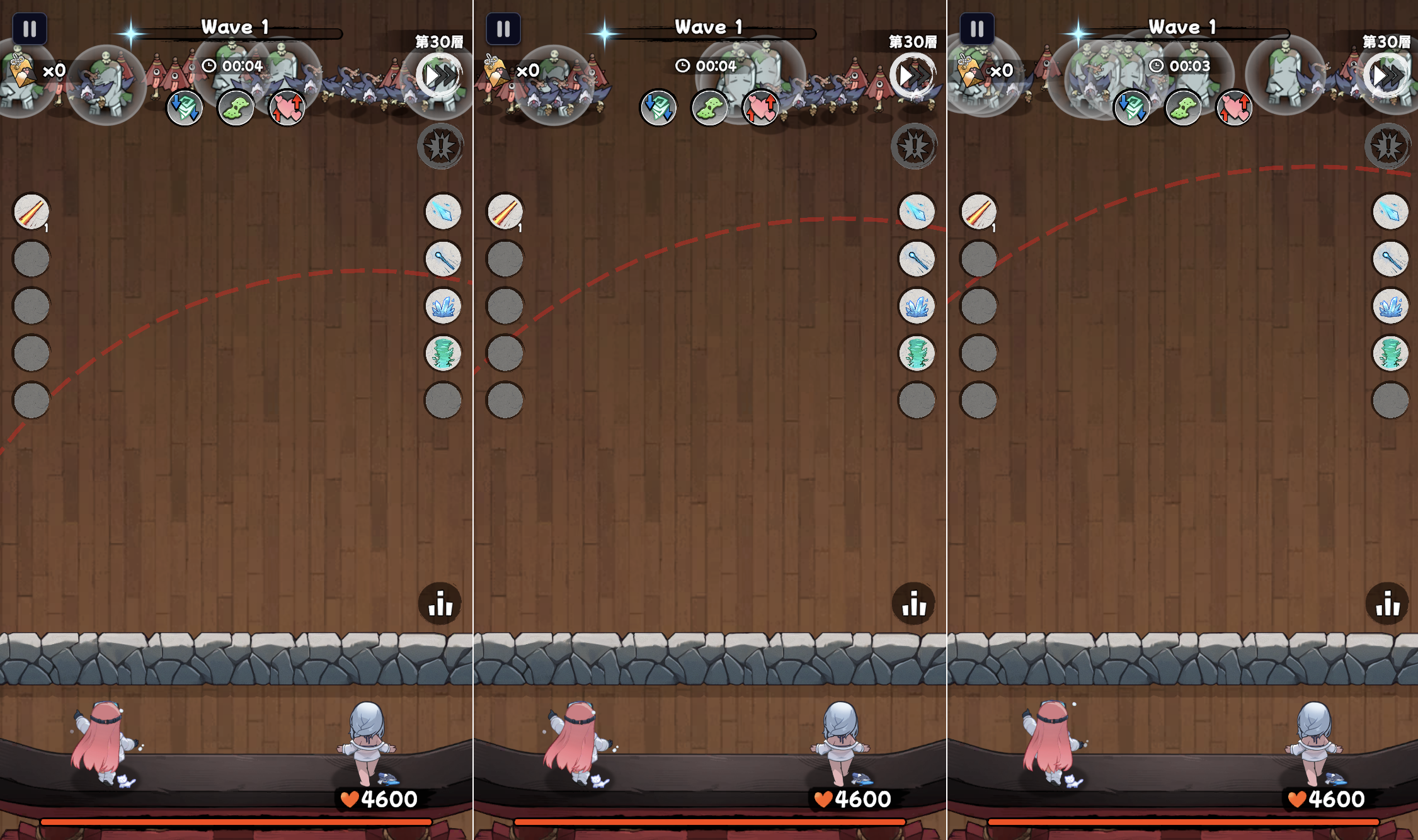This screenshot has height=840, width=1418.
Task: Select the ice crystal cluster skill, middle frame
Action: coord(917,307)
